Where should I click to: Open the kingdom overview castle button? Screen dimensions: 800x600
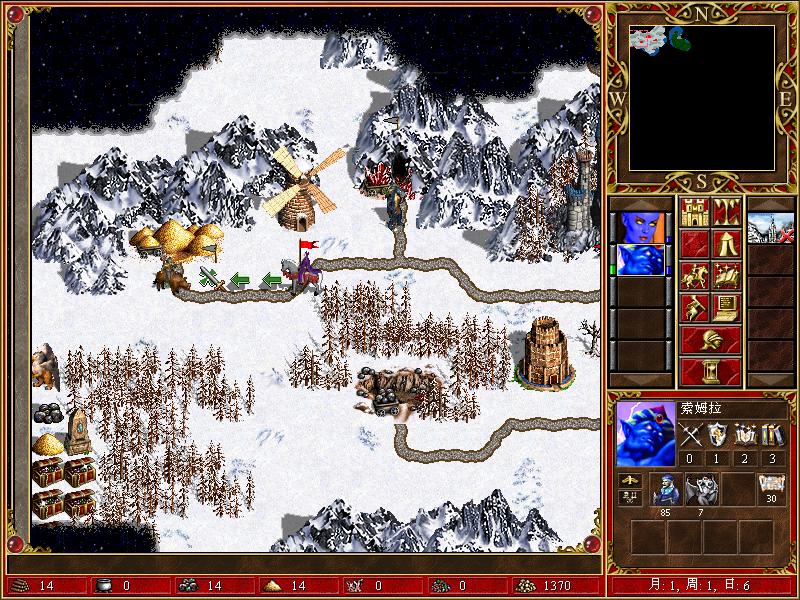tap(694, 212)
